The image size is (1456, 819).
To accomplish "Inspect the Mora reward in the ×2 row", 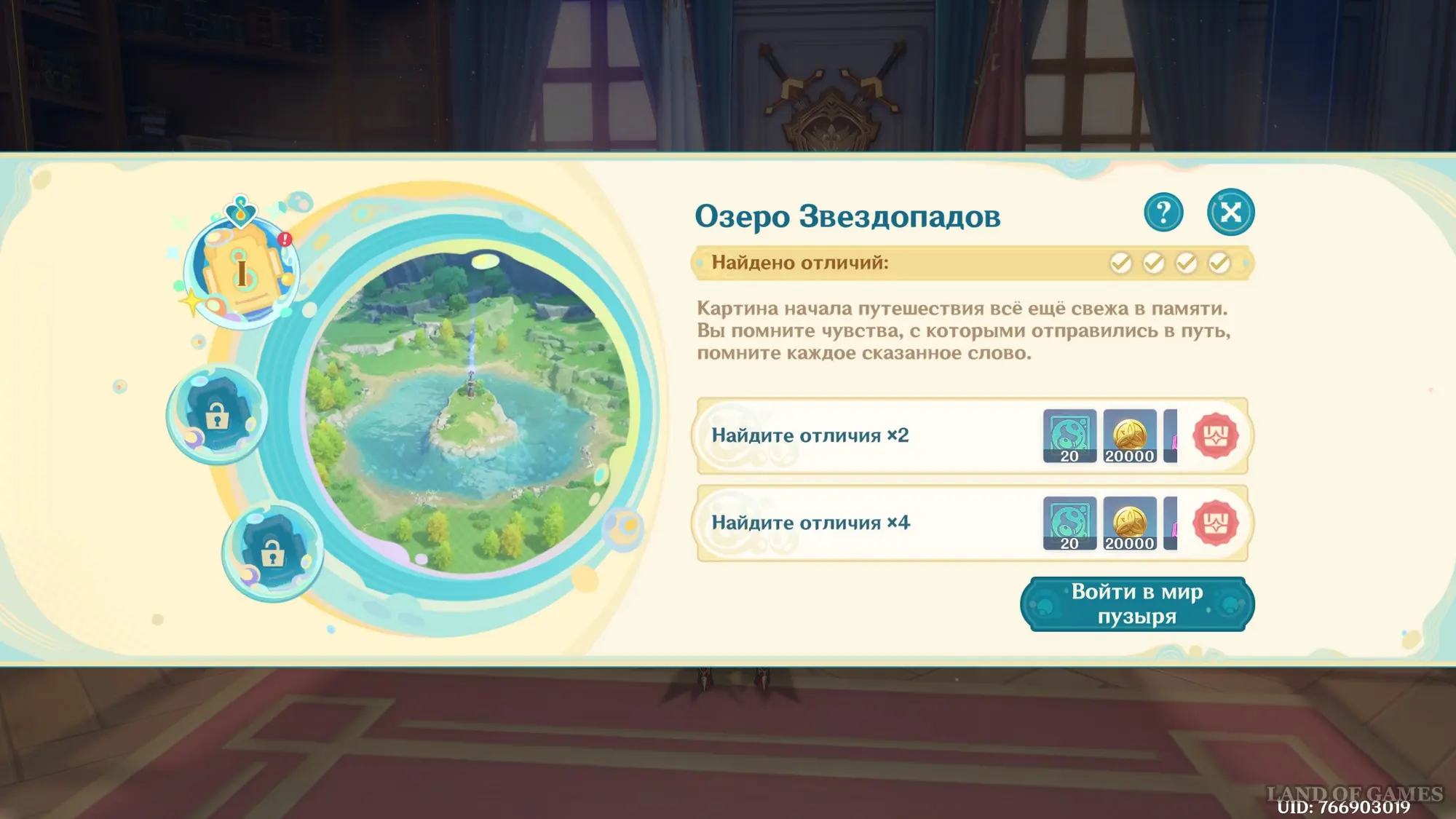I will [x=1129, y=436].
